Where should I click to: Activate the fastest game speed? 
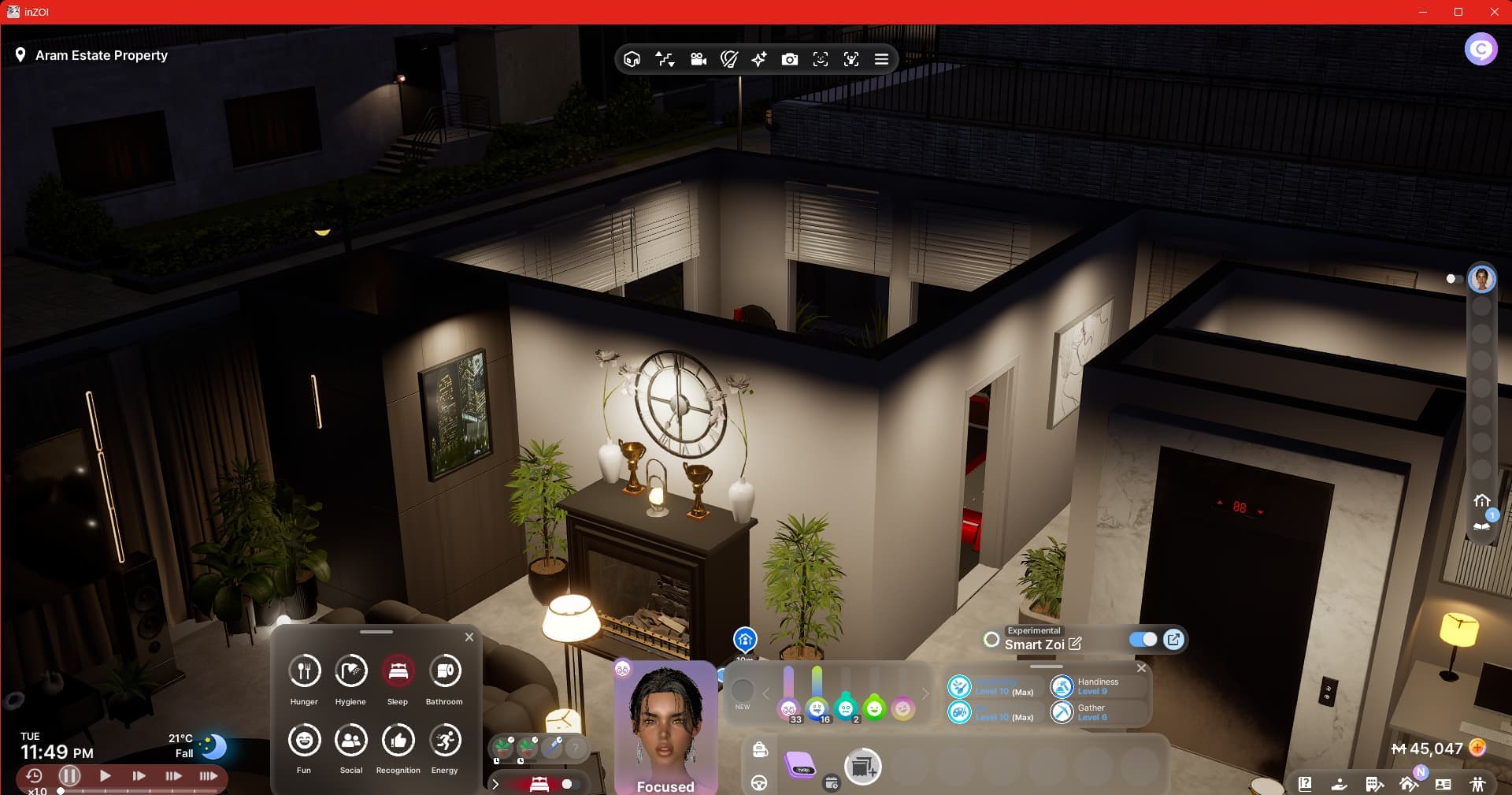(x=208, y=776)
